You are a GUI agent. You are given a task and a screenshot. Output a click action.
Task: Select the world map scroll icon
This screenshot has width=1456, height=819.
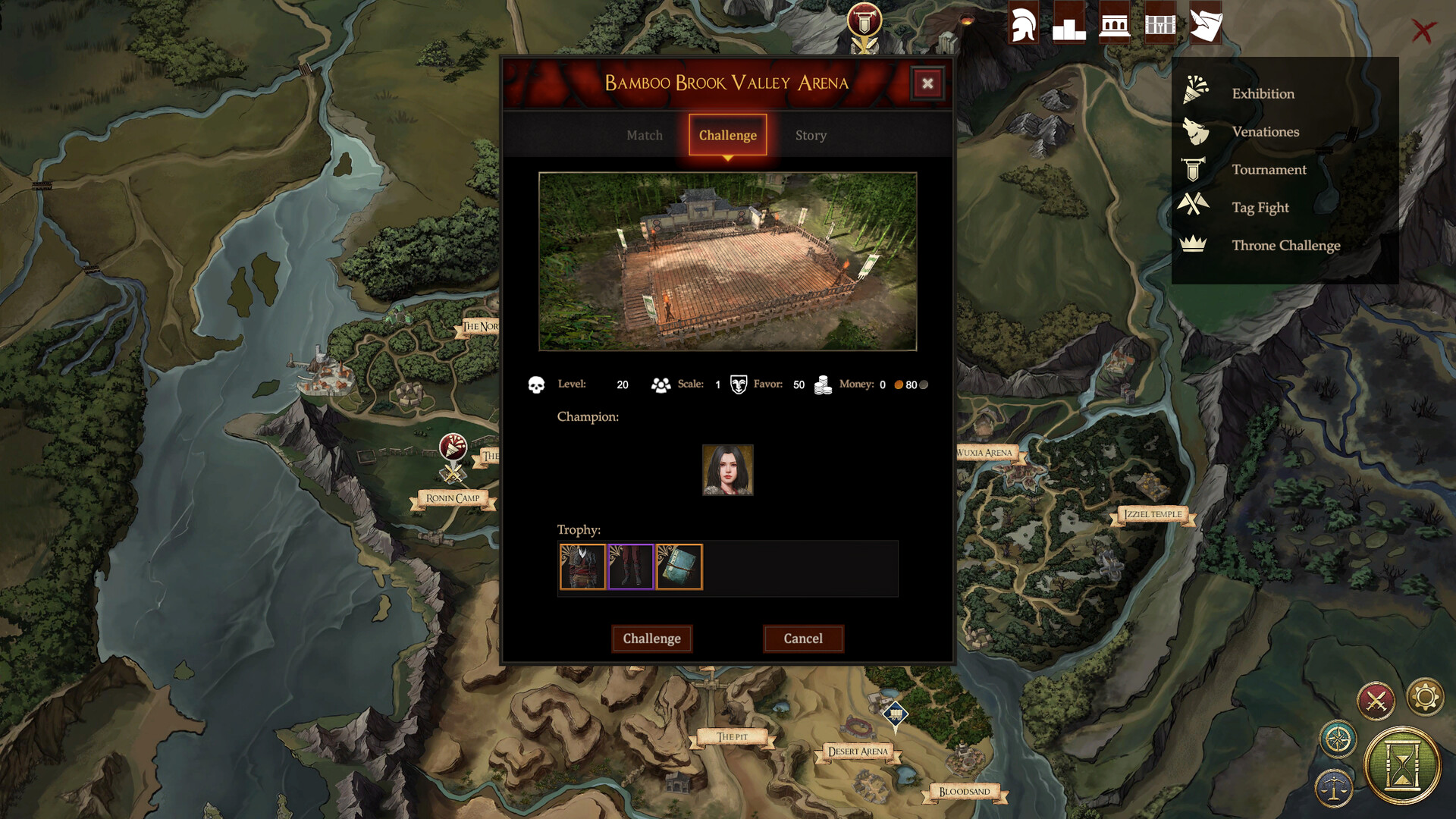click(x=1206, y=24)
